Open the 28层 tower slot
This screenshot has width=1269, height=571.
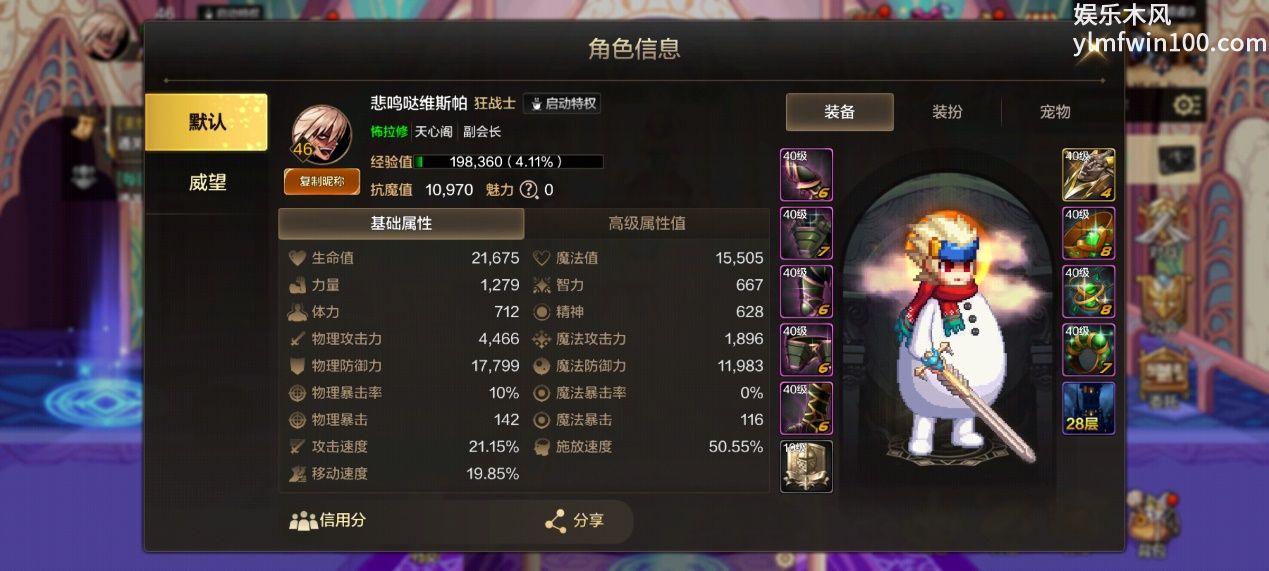pyautogui.click(x=1088, y=408)
